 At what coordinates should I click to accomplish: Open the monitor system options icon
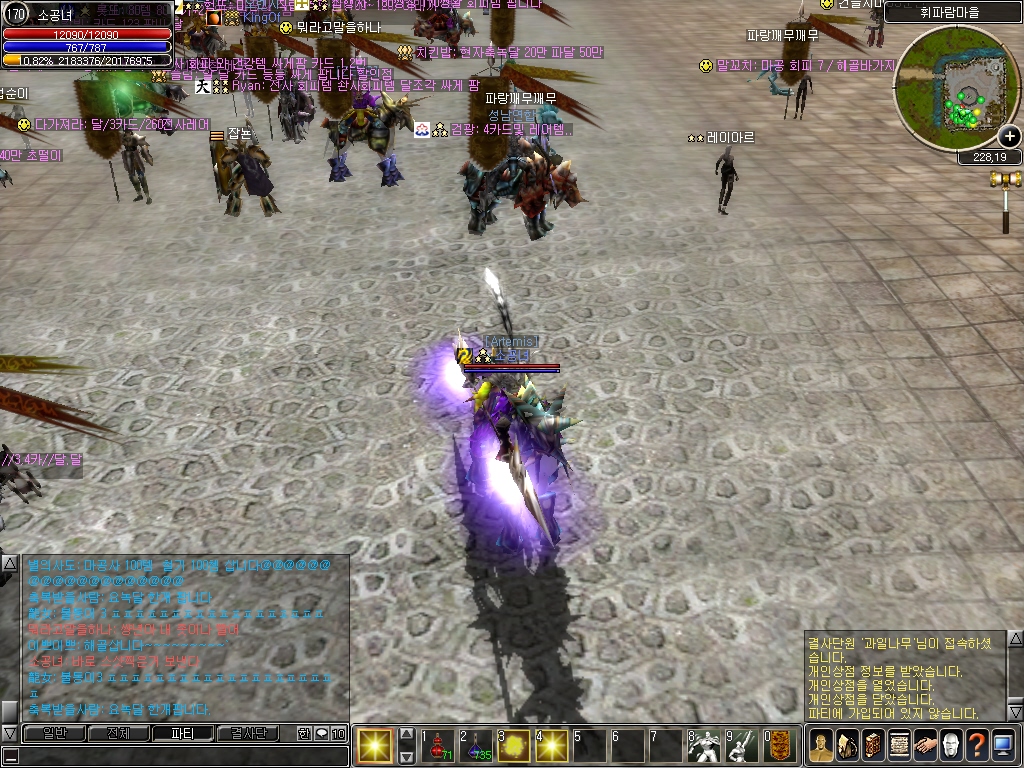click(1003, 745)
